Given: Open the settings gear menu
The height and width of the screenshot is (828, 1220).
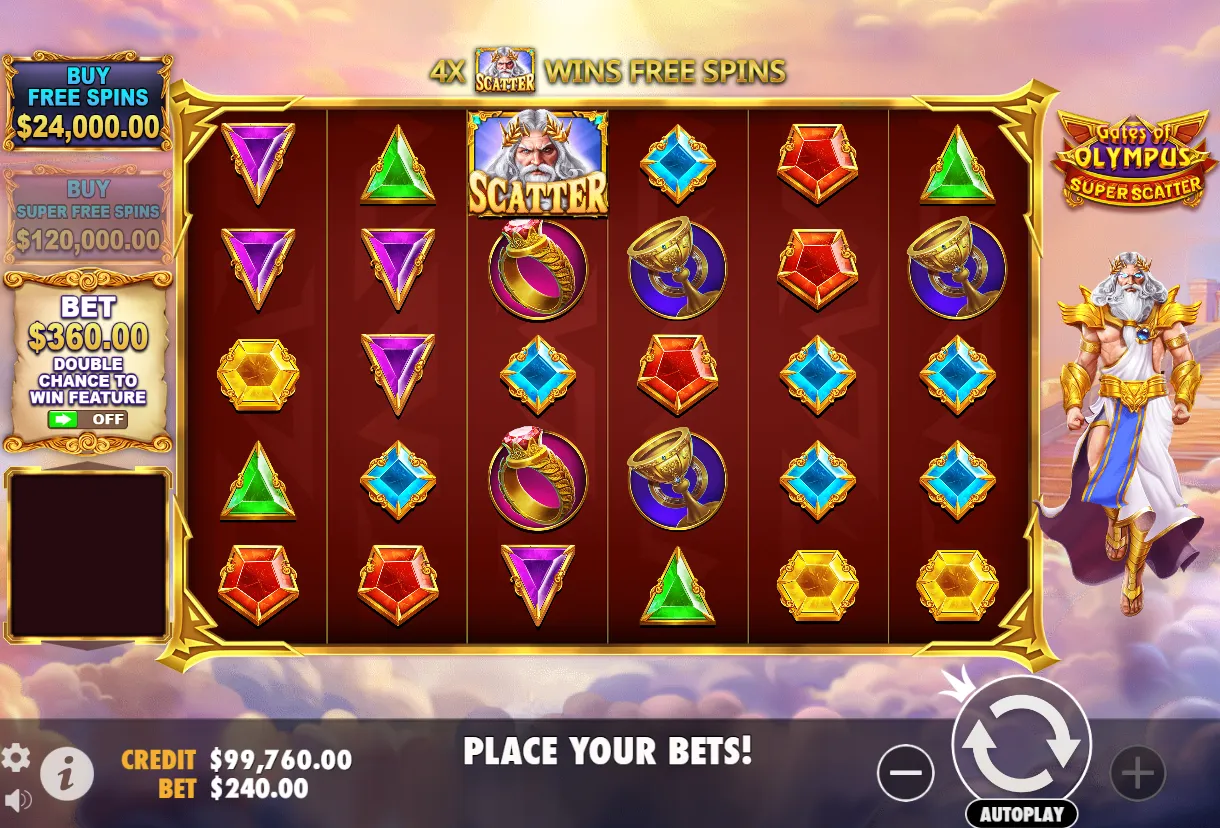Looking at the screenshot, I should tap(16, 759).
